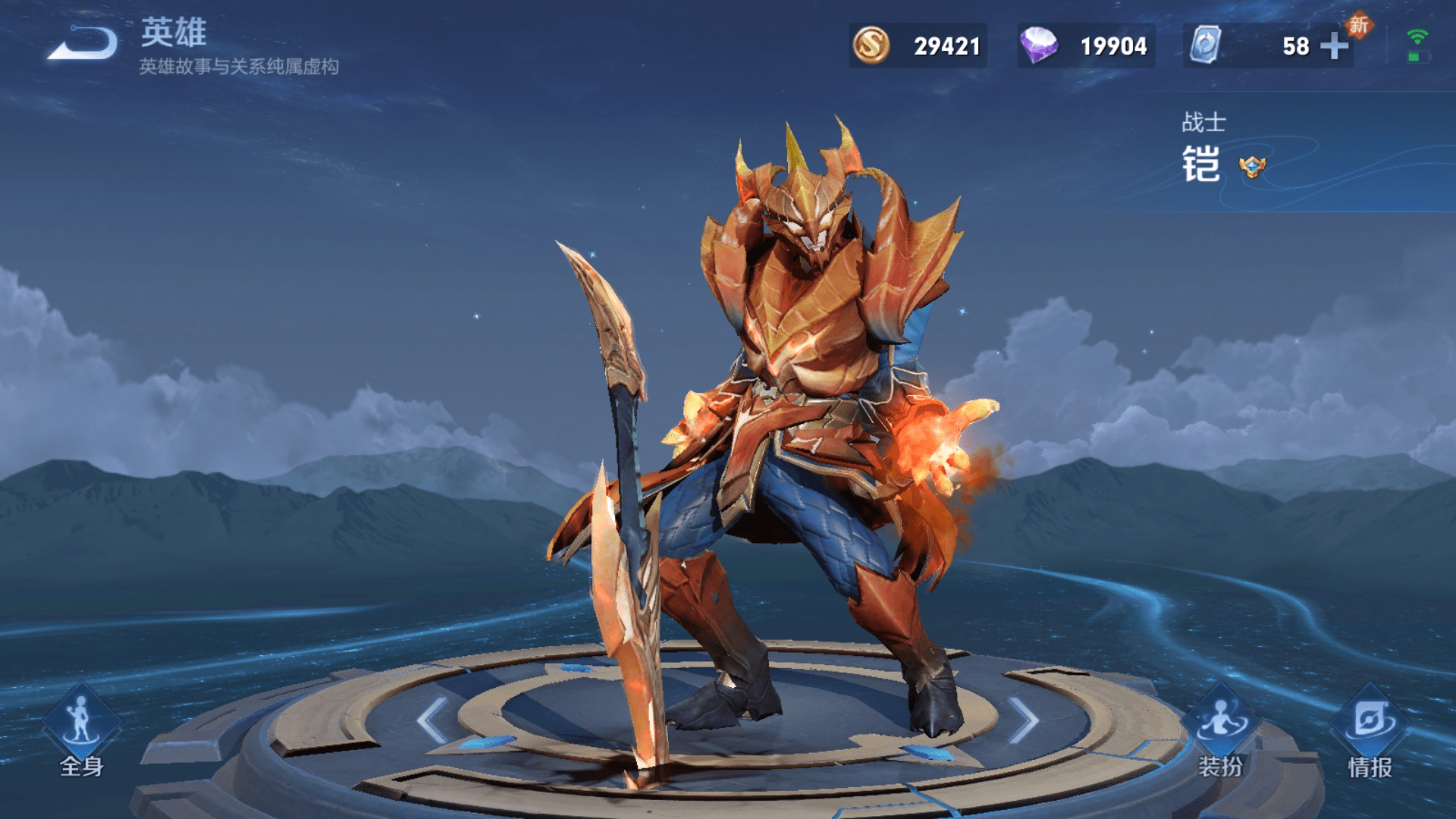Show the next hero with right arrow
Image resolution: width=1456 pixels, height=819 pixels.
(1023, 720)
